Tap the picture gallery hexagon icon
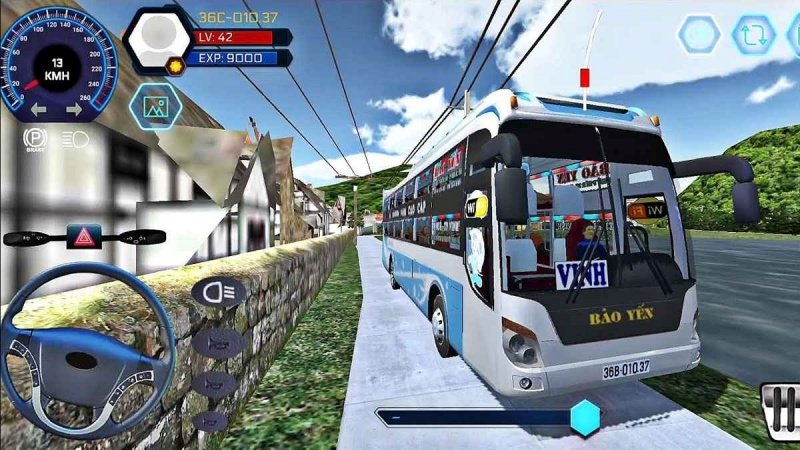This screenshot has width=800, height=450. click(x=155, y=105)
